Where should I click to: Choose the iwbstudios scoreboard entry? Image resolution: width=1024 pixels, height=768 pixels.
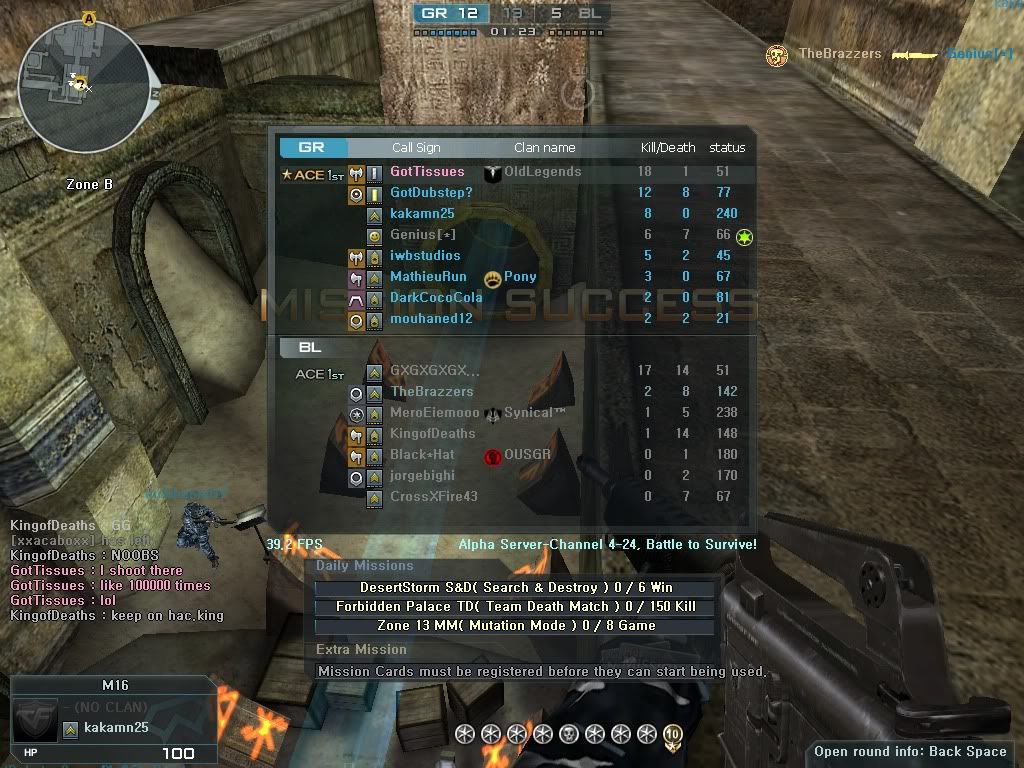coord(425,256)
